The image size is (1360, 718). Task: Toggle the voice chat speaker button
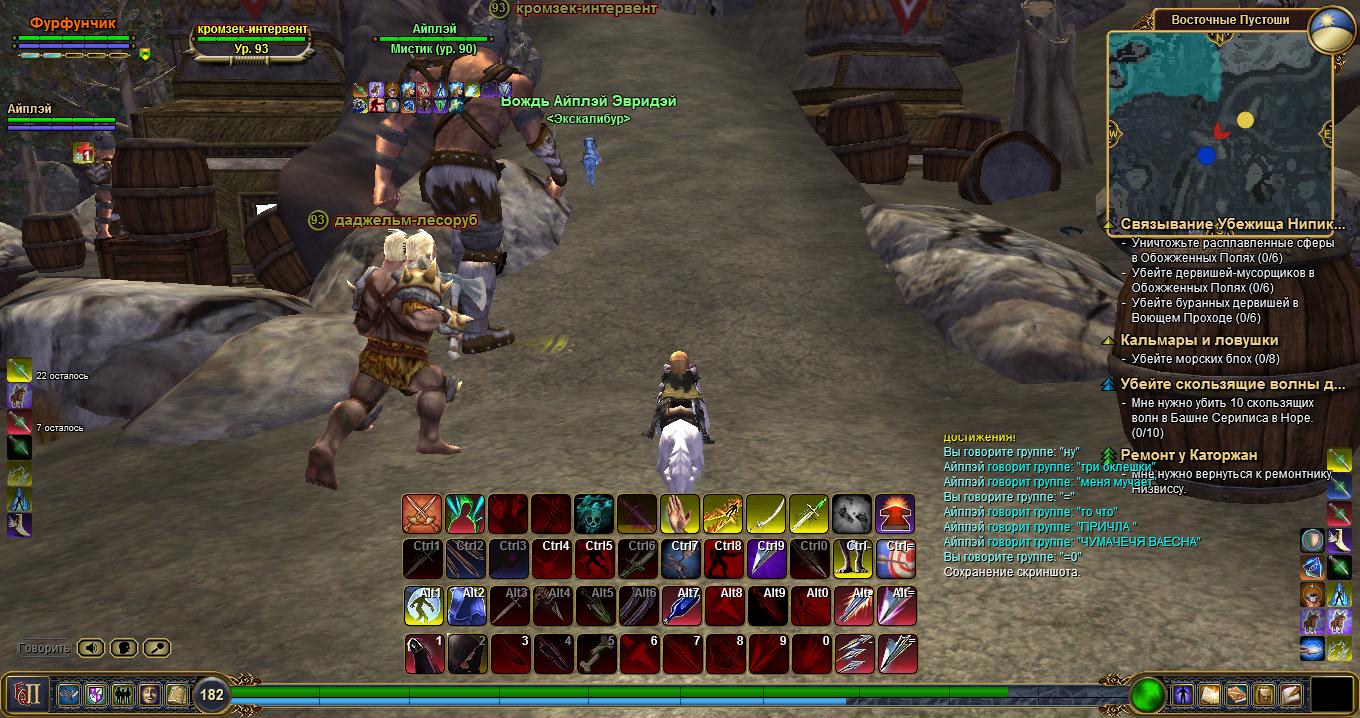pyautogui.click(x=91, y=648)
